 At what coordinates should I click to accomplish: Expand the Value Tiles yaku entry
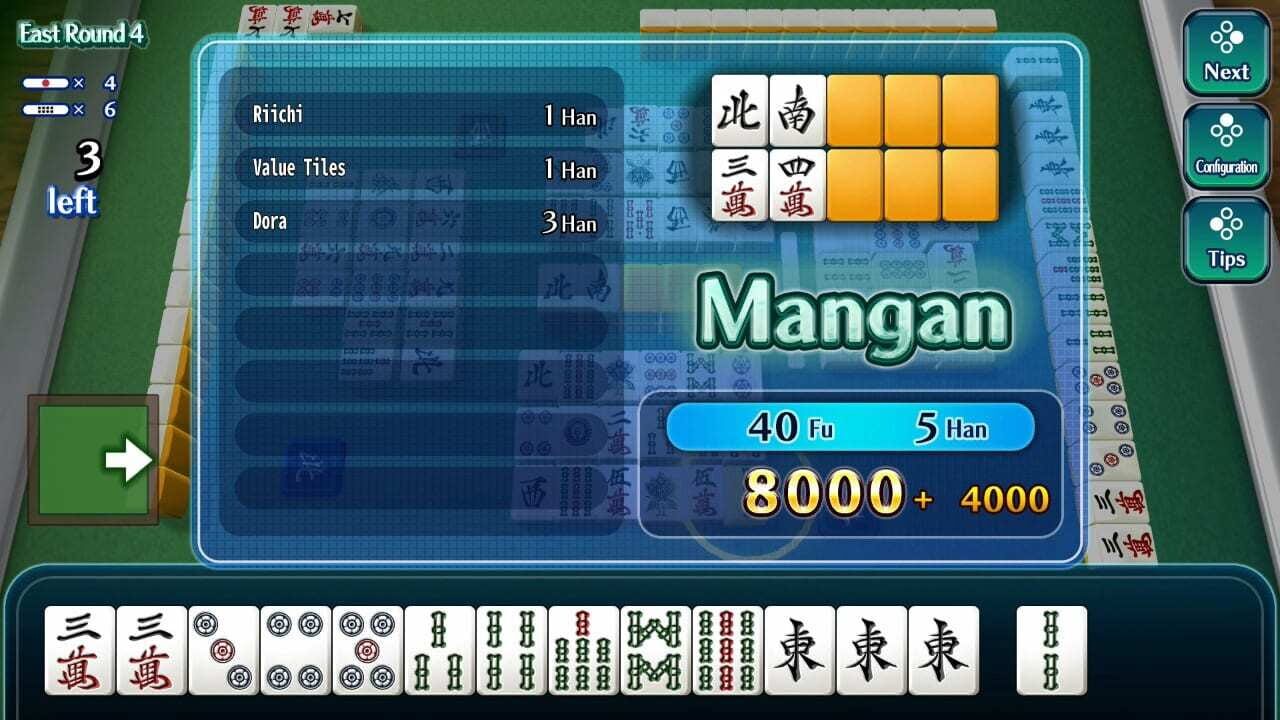[420, 168]
